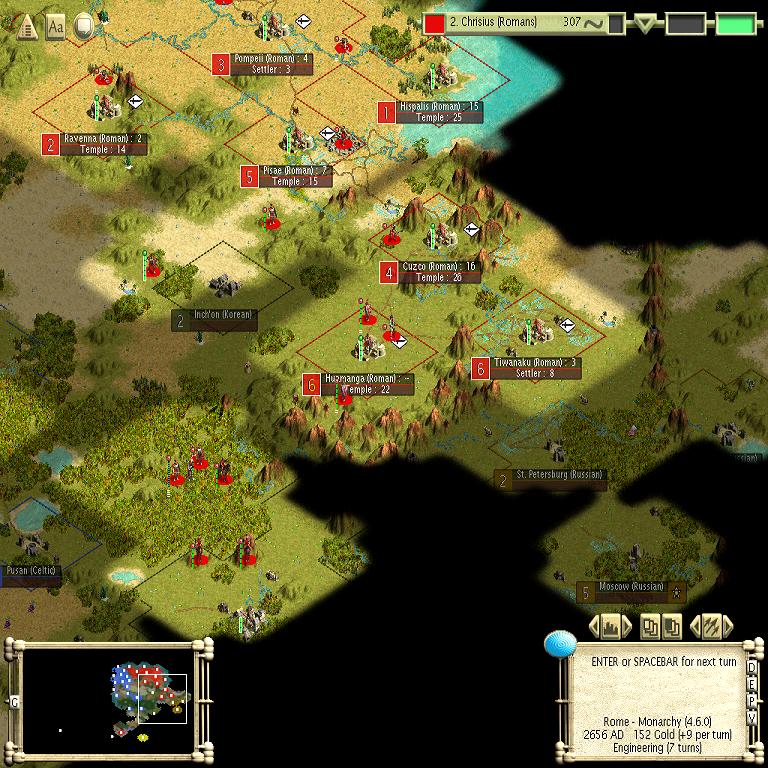
Task: Click the blue end-turn orb
Action: pos(558,645)
